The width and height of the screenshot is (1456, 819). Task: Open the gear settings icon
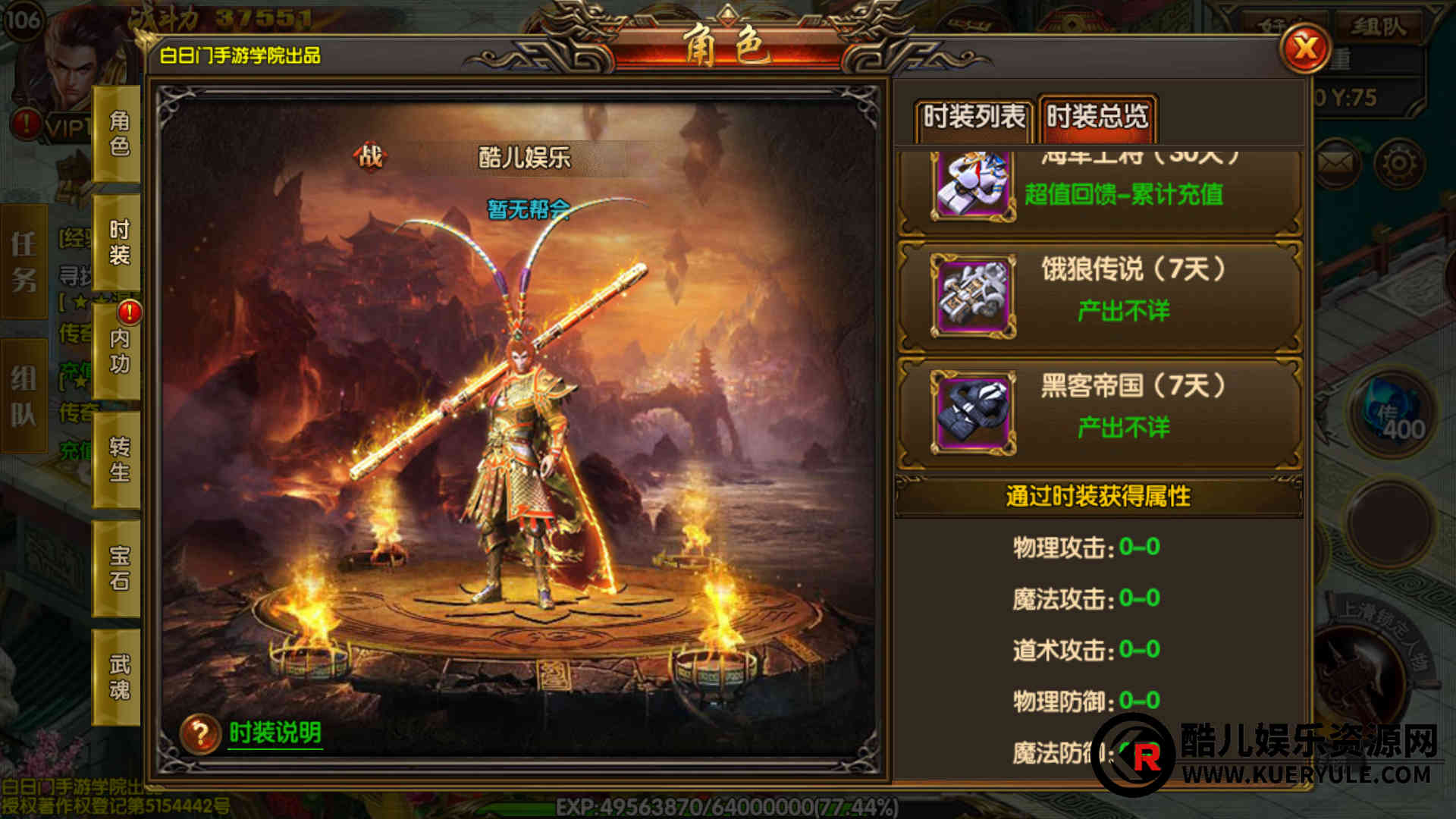(x=1399, y=162)
